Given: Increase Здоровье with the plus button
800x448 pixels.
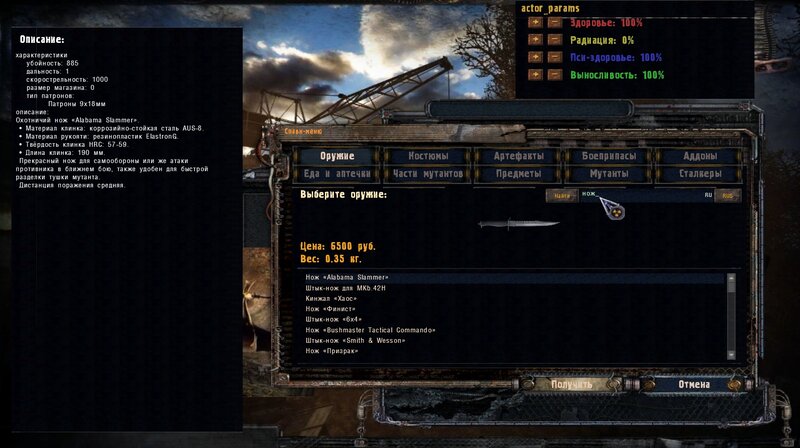Looking at the screenshot, I should pyautogui.click(x=535, y=23).
